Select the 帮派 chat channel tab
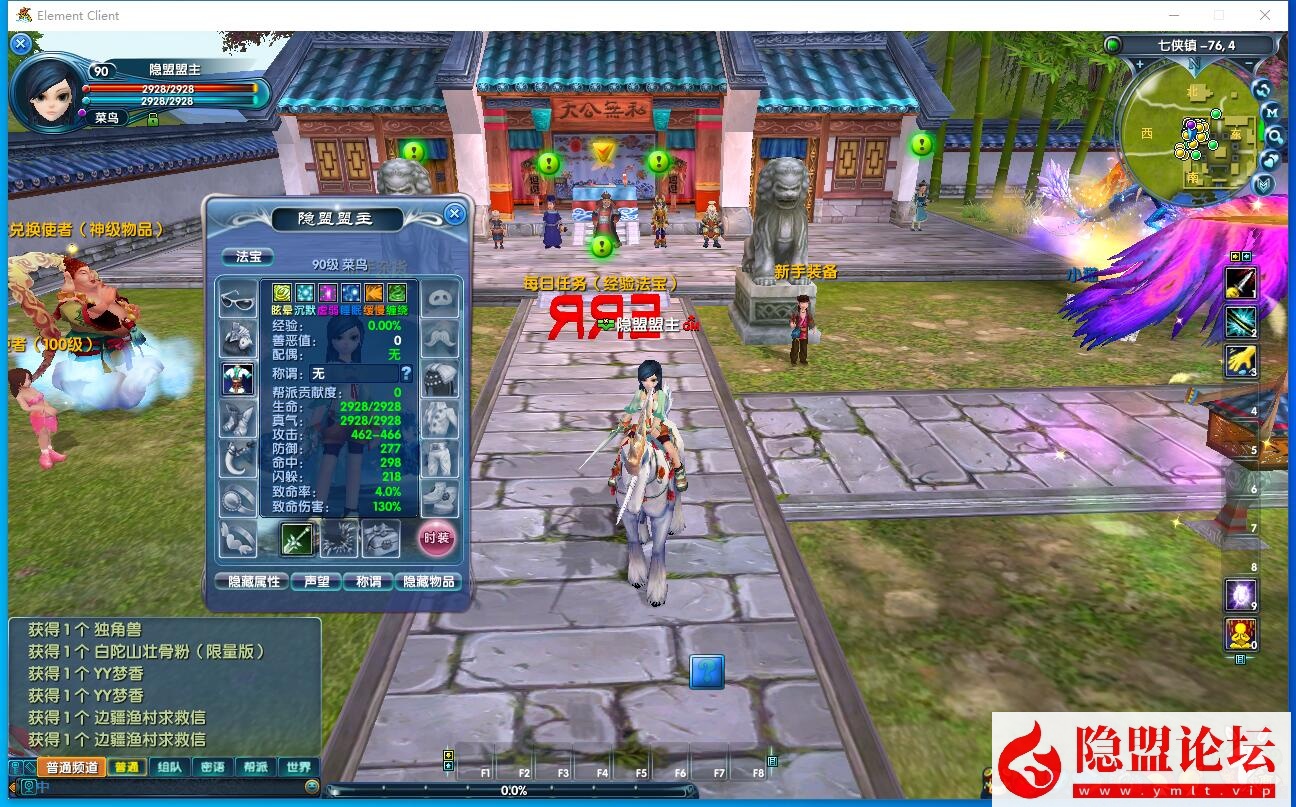Screen dimensions: 1296x807 pyautogui.click(x=255, y=767)
